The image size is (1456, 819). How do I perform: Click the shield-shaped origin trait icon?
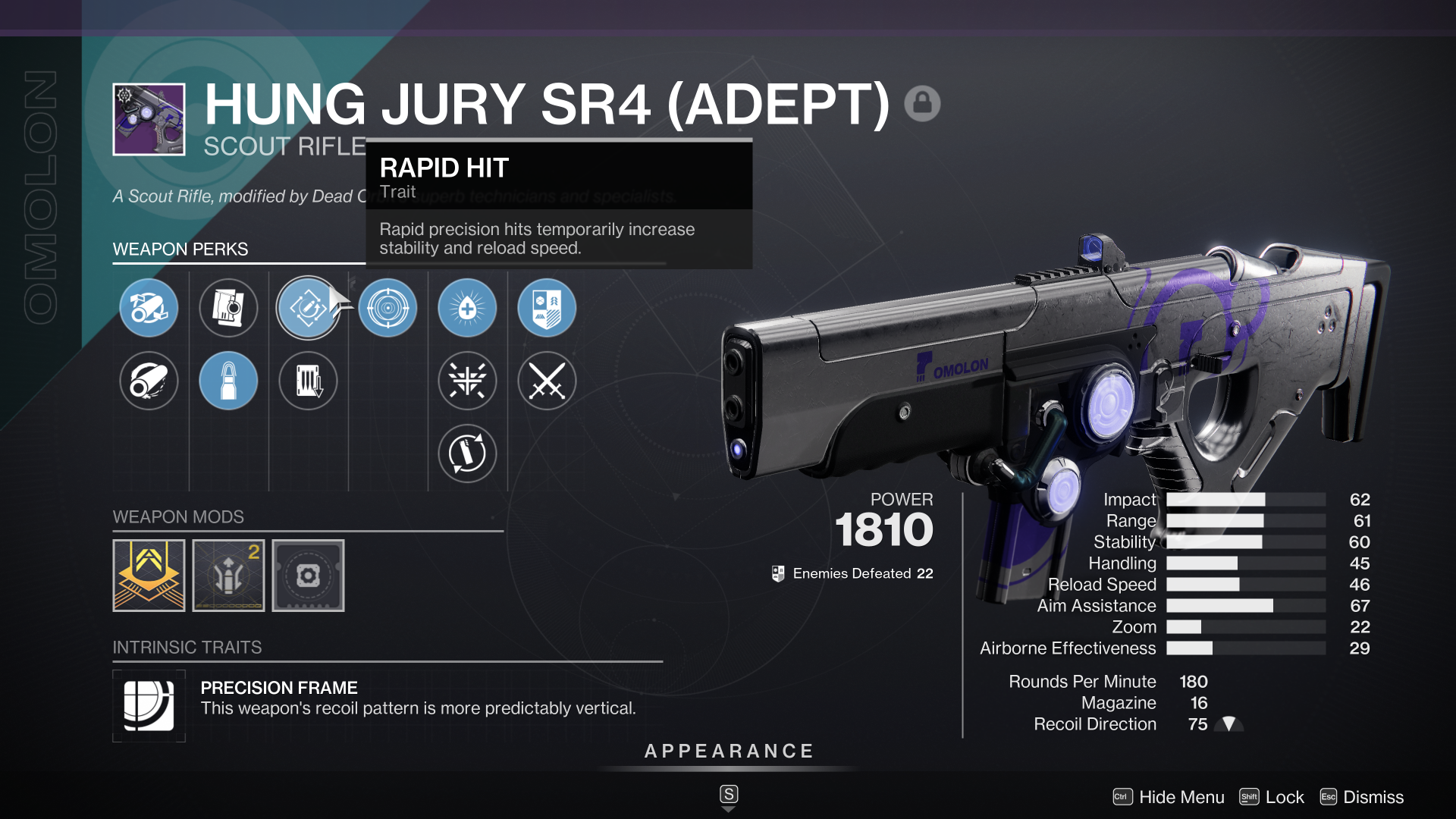point(547,307)
